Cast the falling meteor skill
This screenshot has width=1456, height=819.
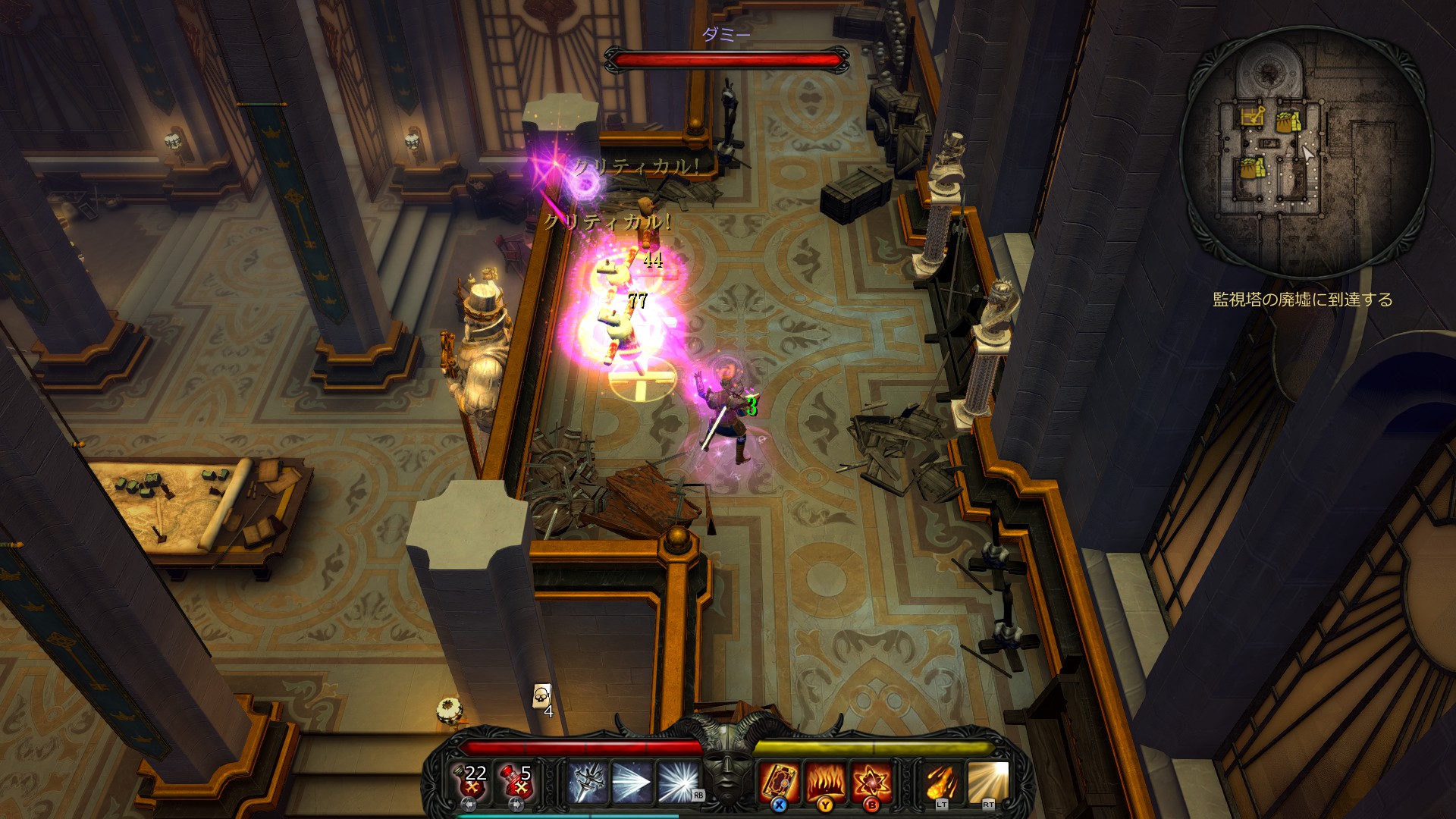[x=941, y=782]
